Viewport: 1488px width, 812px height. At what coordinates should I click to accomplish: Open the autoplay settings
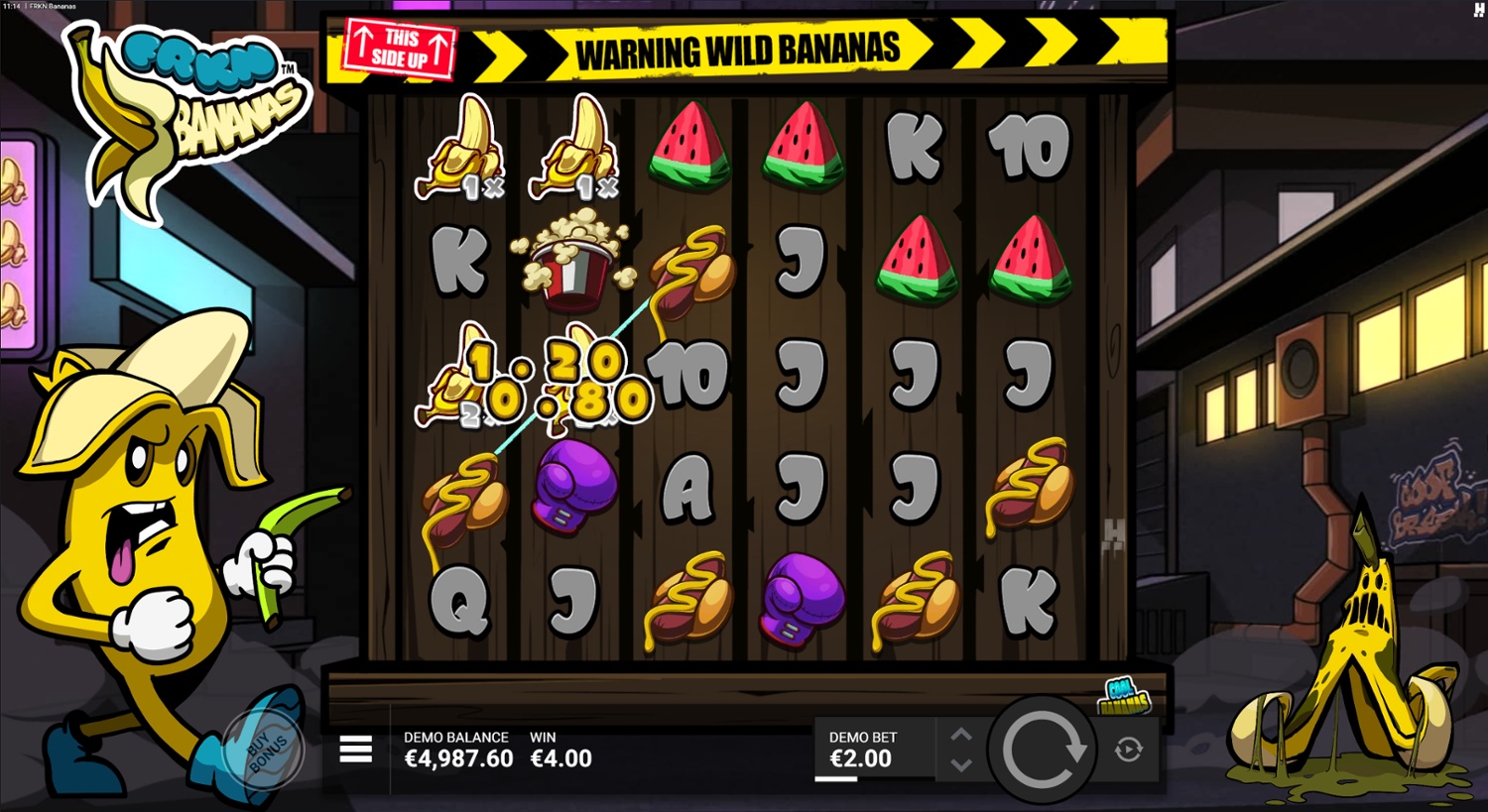point(1128,750)
